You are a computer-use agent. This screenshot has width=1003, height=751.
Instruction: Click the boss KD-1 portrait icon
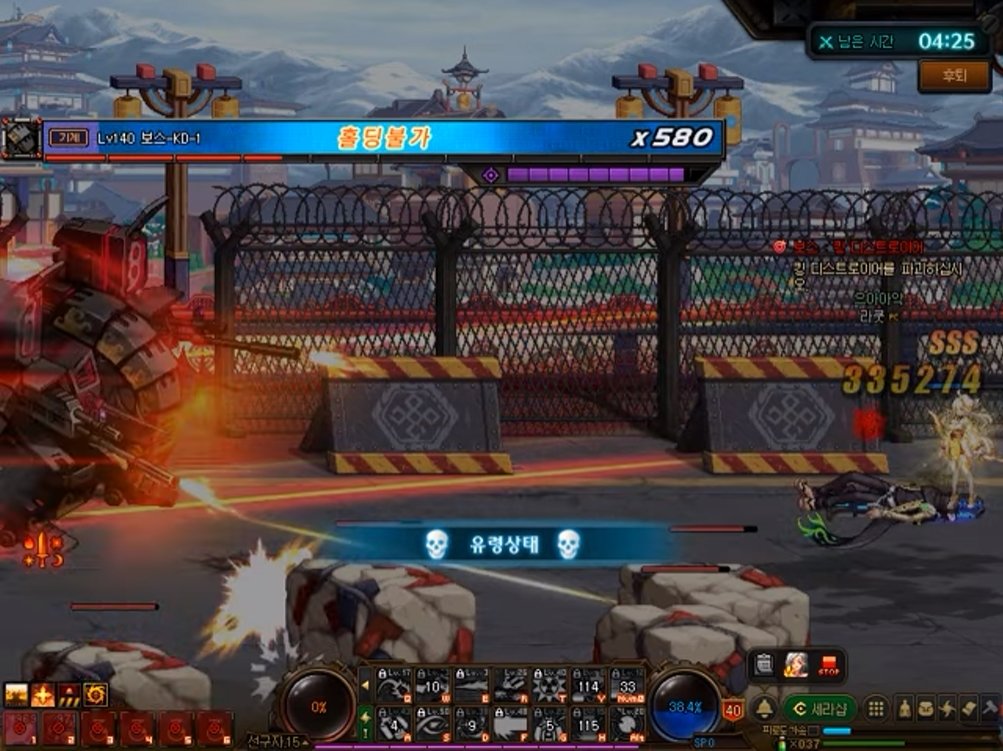[x=19, y=138]
